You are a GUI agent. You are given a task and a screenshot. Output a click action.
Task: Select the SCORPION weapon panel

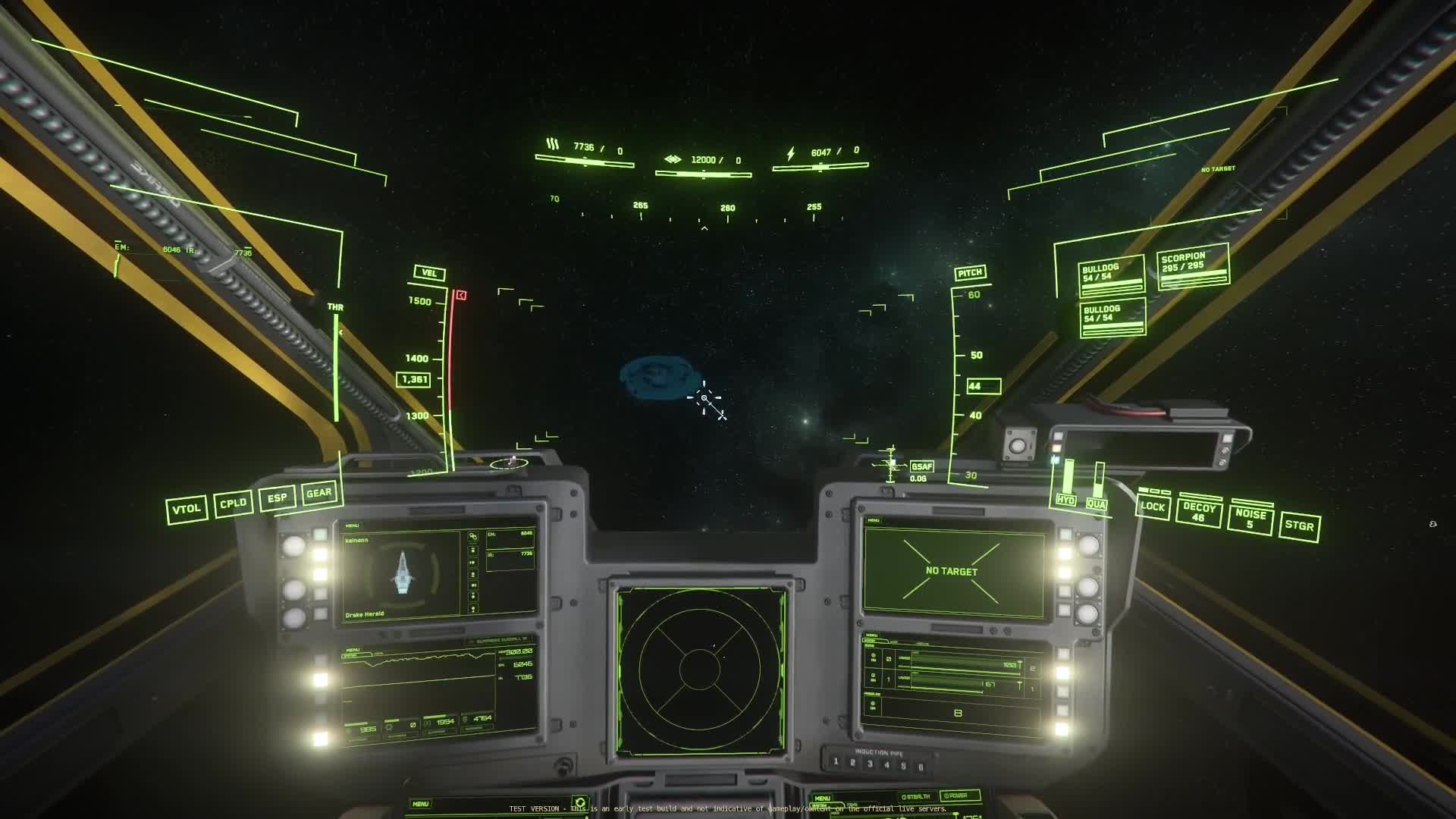point(1193,267)
